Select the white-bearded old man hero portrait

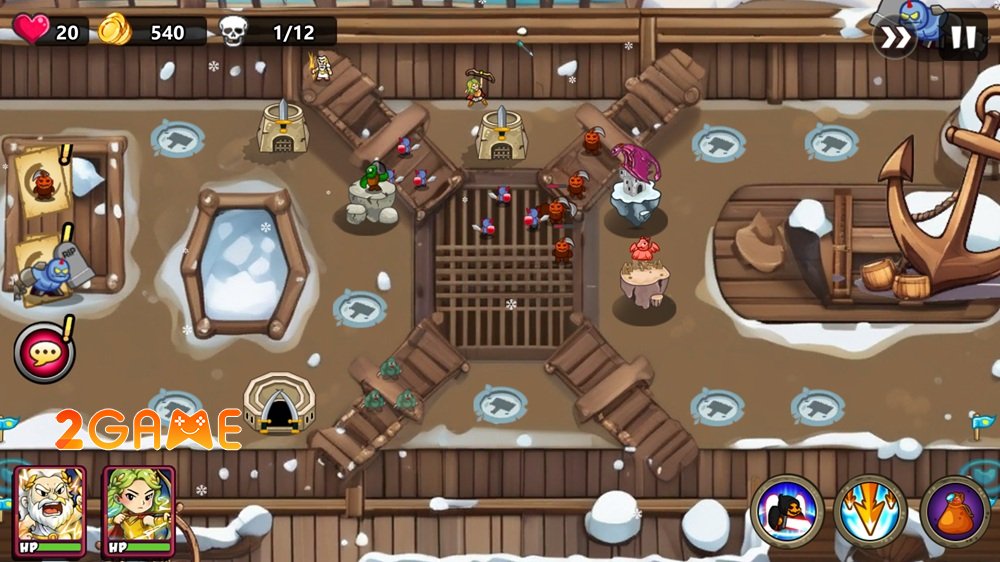point(49,510)
